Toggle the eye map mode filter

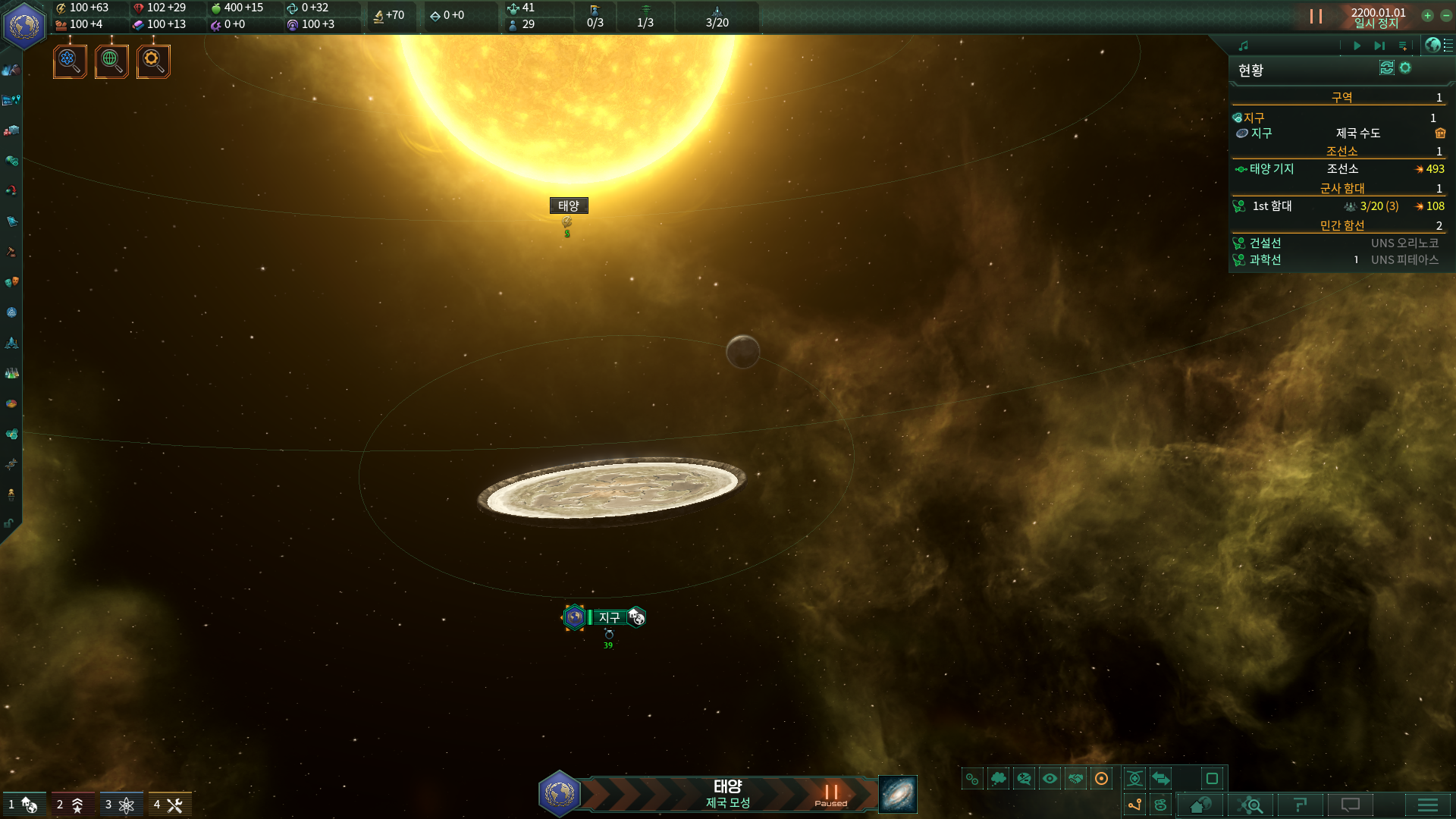1050,779
